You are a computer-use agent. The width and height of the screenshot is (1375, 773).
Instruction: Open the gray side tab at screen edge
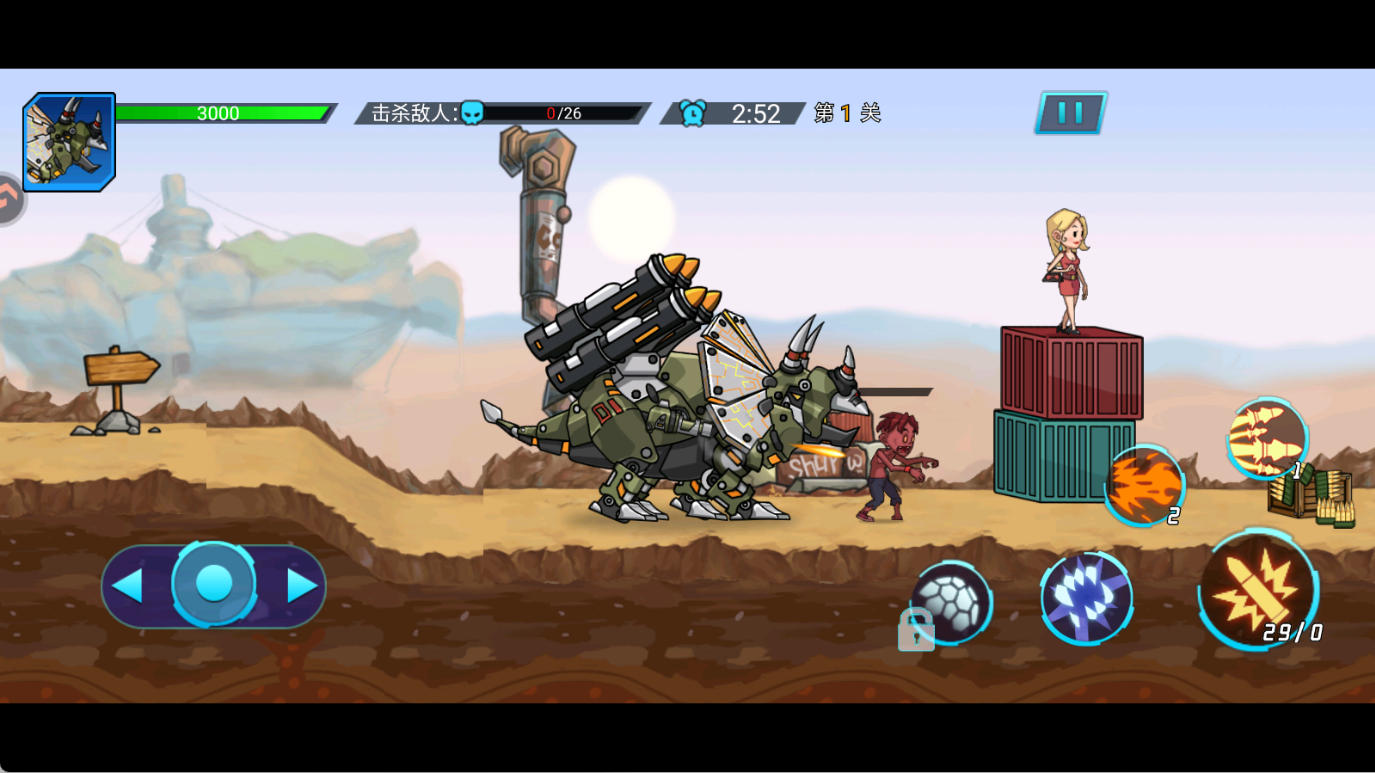point(9,200)
